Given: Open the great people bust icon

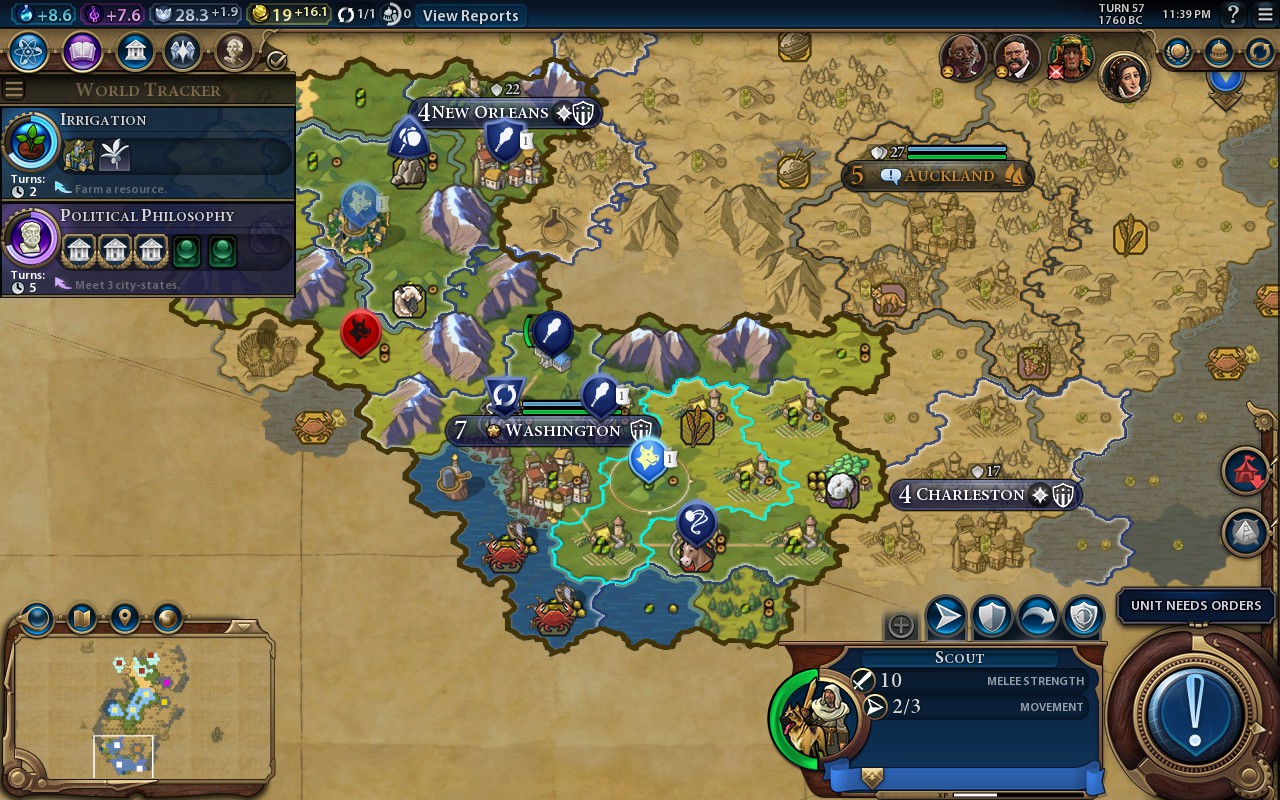Looking at the screenshot, I should click(x=234, y=51).
